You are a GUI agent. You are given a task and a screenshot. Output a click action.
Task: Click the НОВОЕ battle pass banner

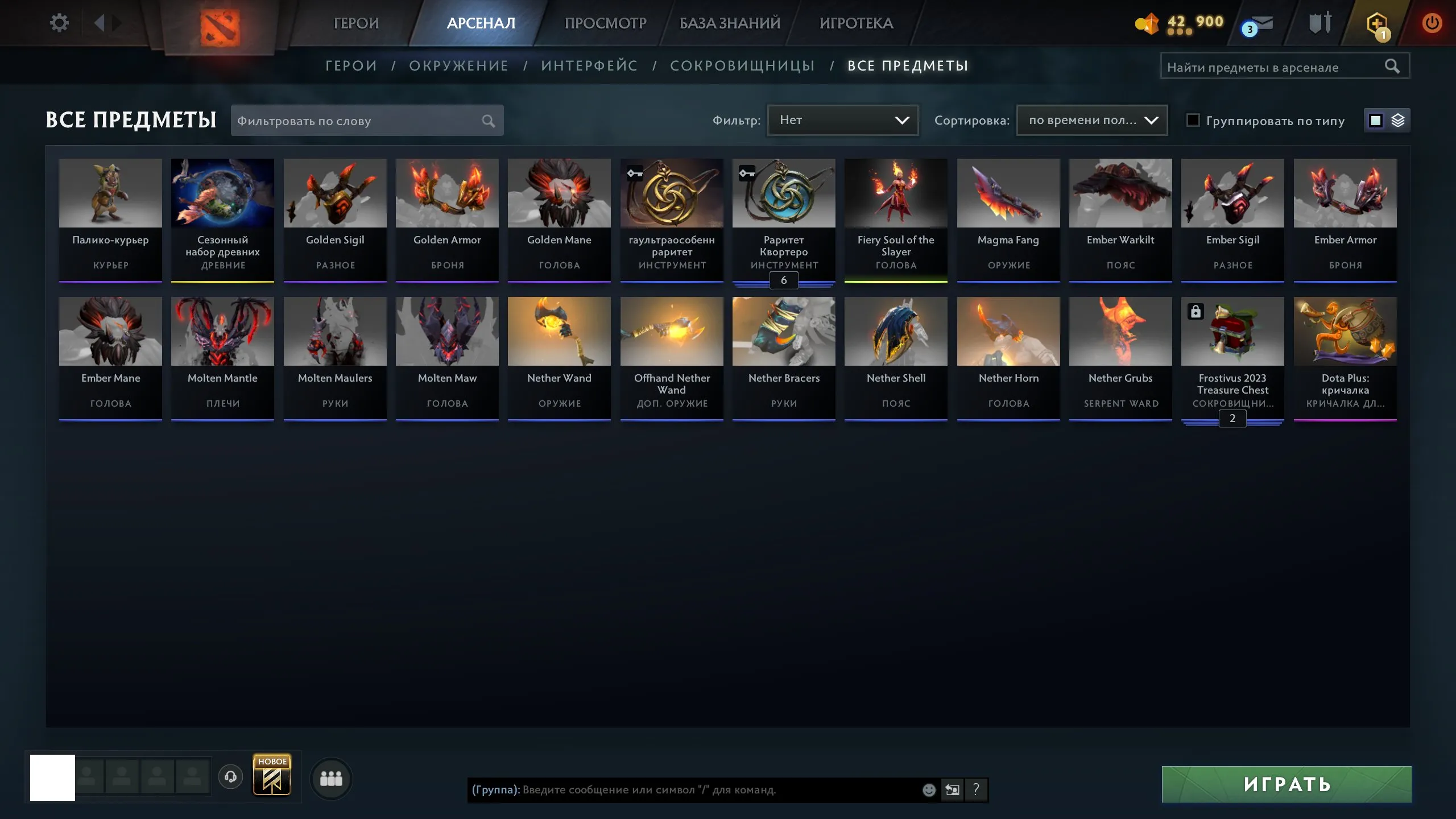272,776
